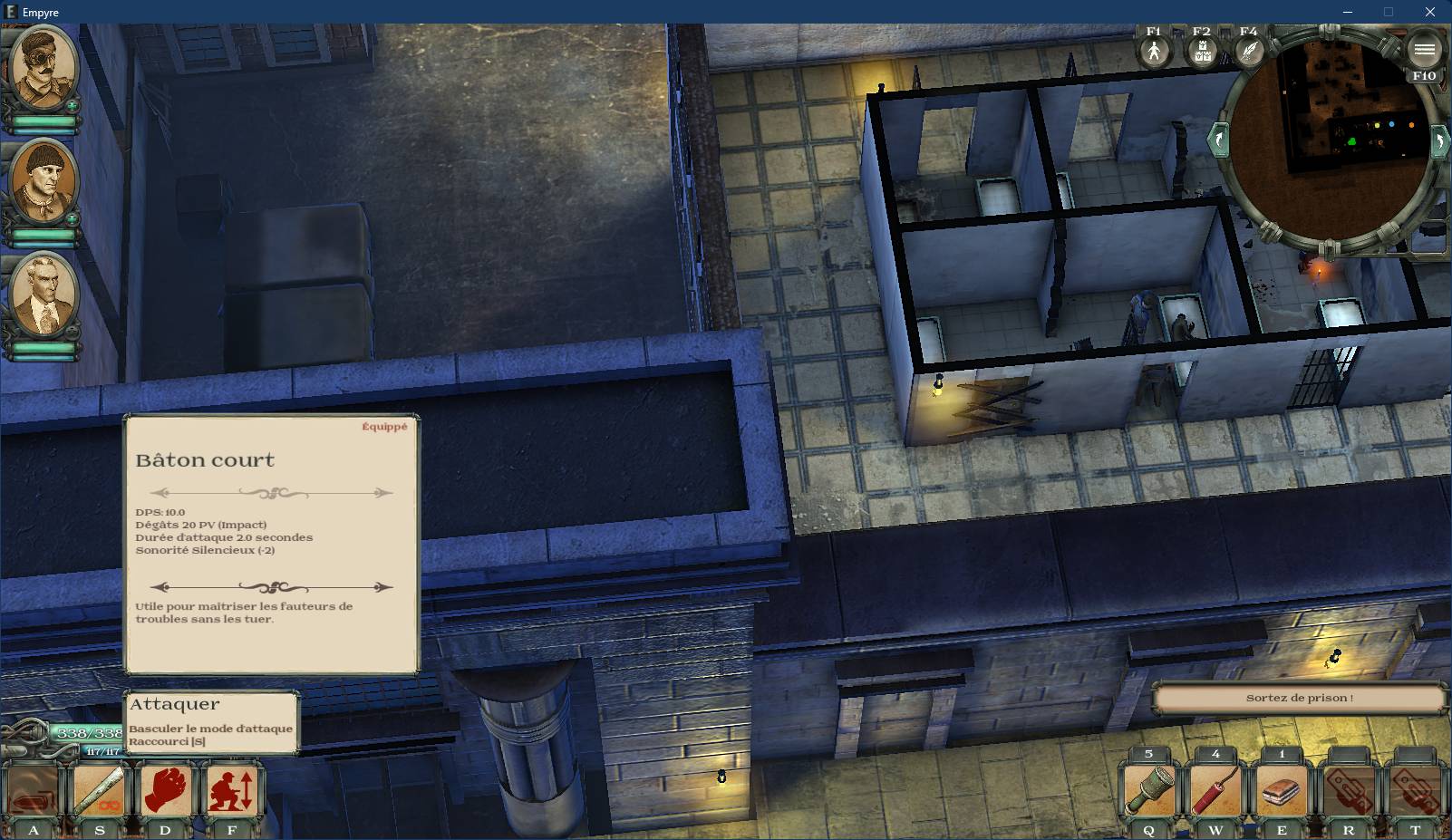Open the main menu hamburger button
Image resolution: width=1452 pixels, height=840 pixels.
click(x=1424, y=49)
